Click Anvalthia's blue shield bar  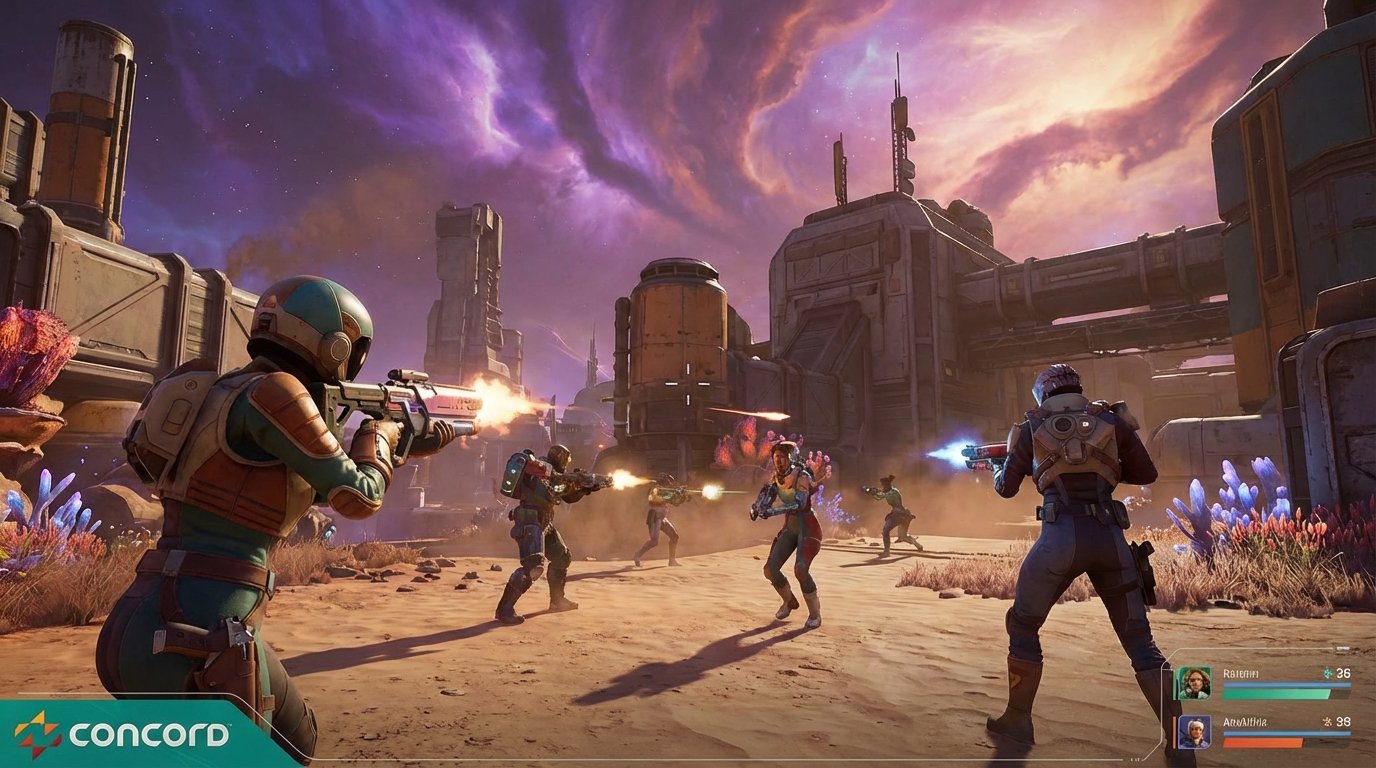click(1286, 733)
